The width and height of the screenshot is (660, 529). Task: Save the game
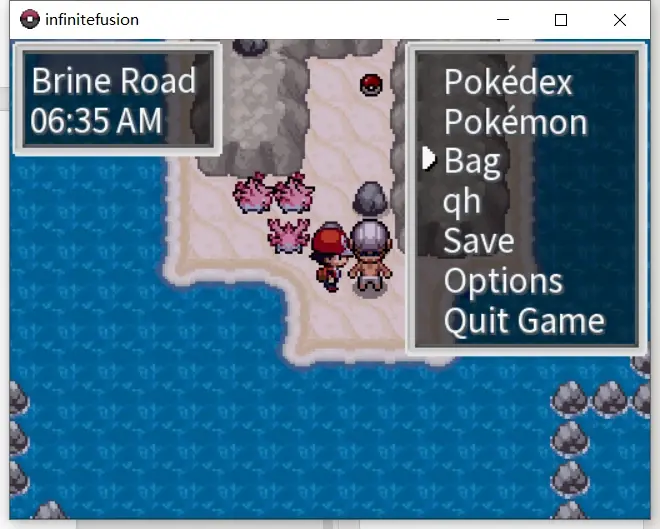coord(478,241)
